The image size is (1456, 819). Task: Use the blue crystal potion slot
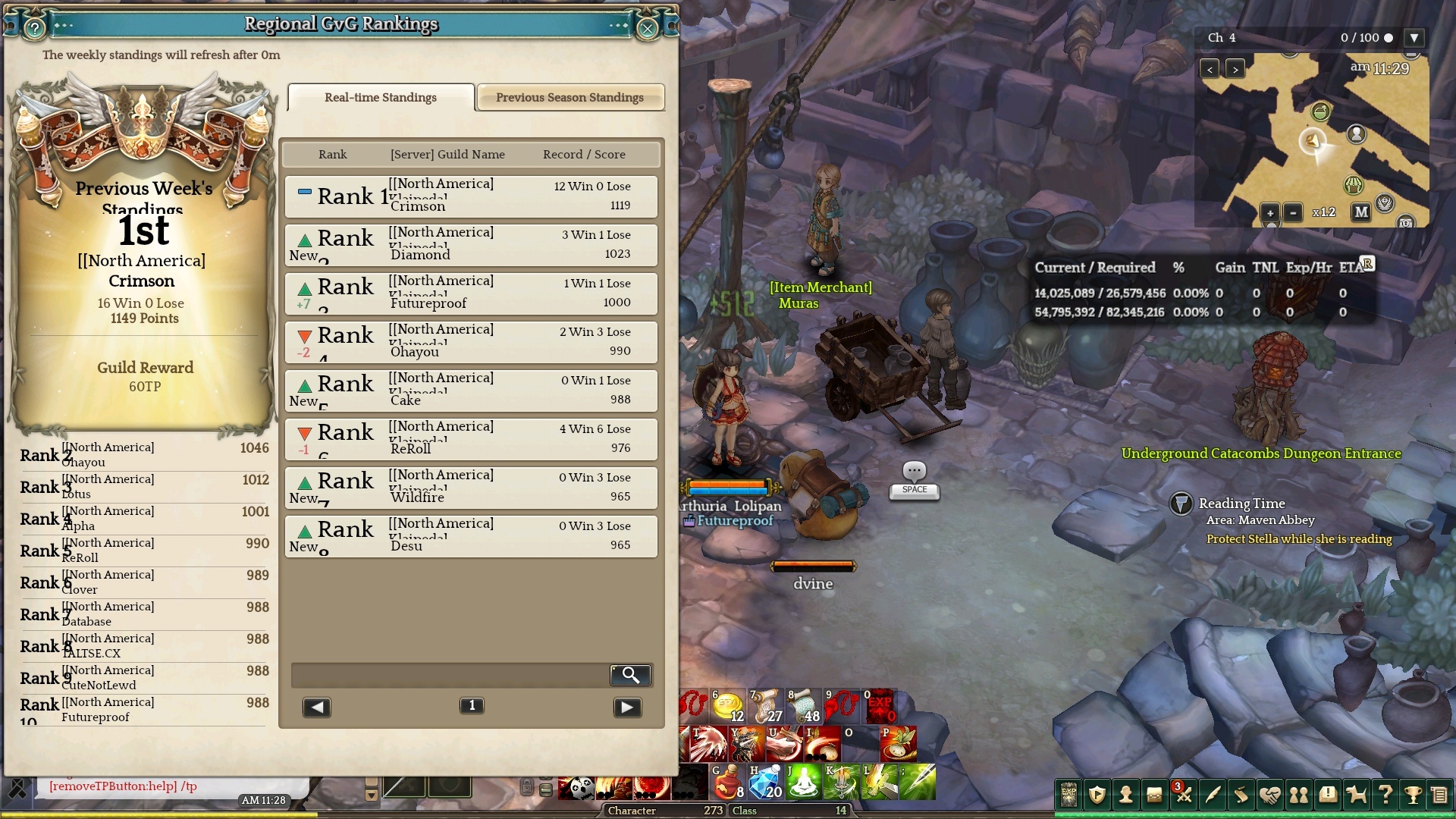tap(765, 781)
